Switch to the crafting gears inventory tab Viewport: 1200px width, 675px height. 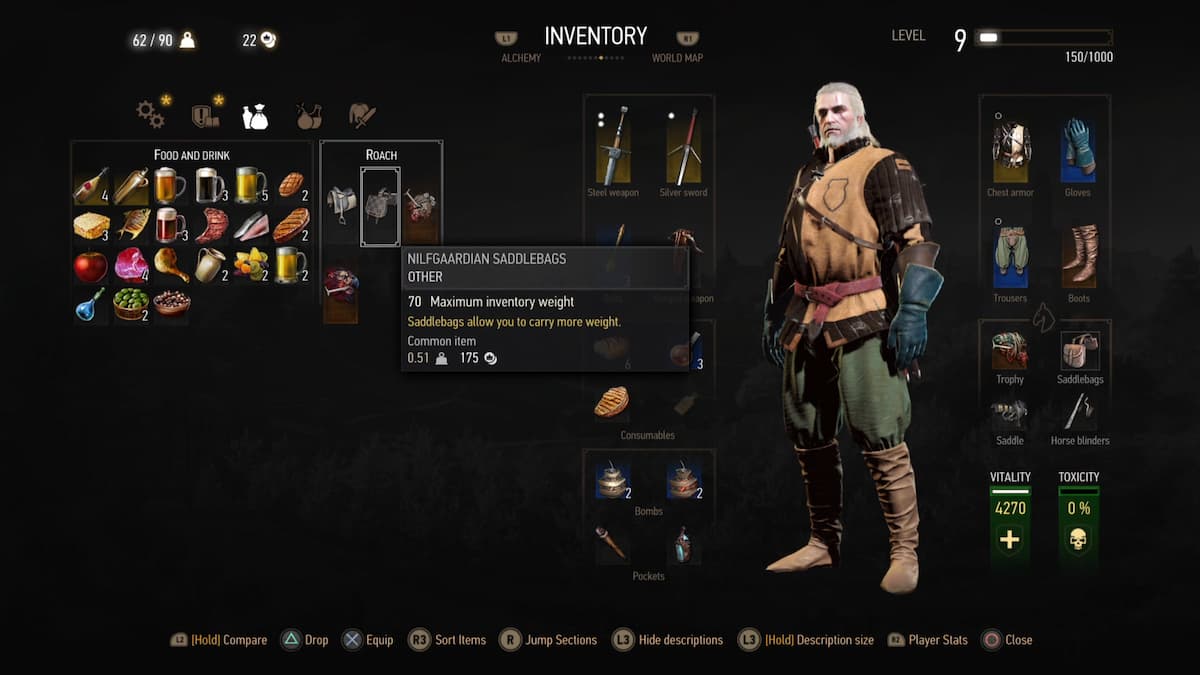pos(151,114)
